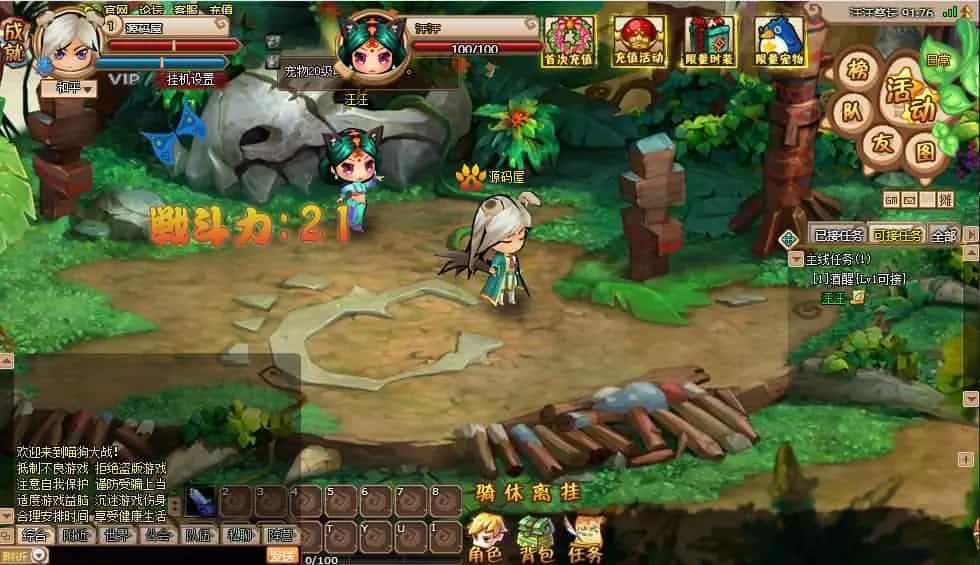The height and width of the screenshot is (565, 980).
Task: Select the 酒醒 quest entry in tracker
Action: [858, 279]
